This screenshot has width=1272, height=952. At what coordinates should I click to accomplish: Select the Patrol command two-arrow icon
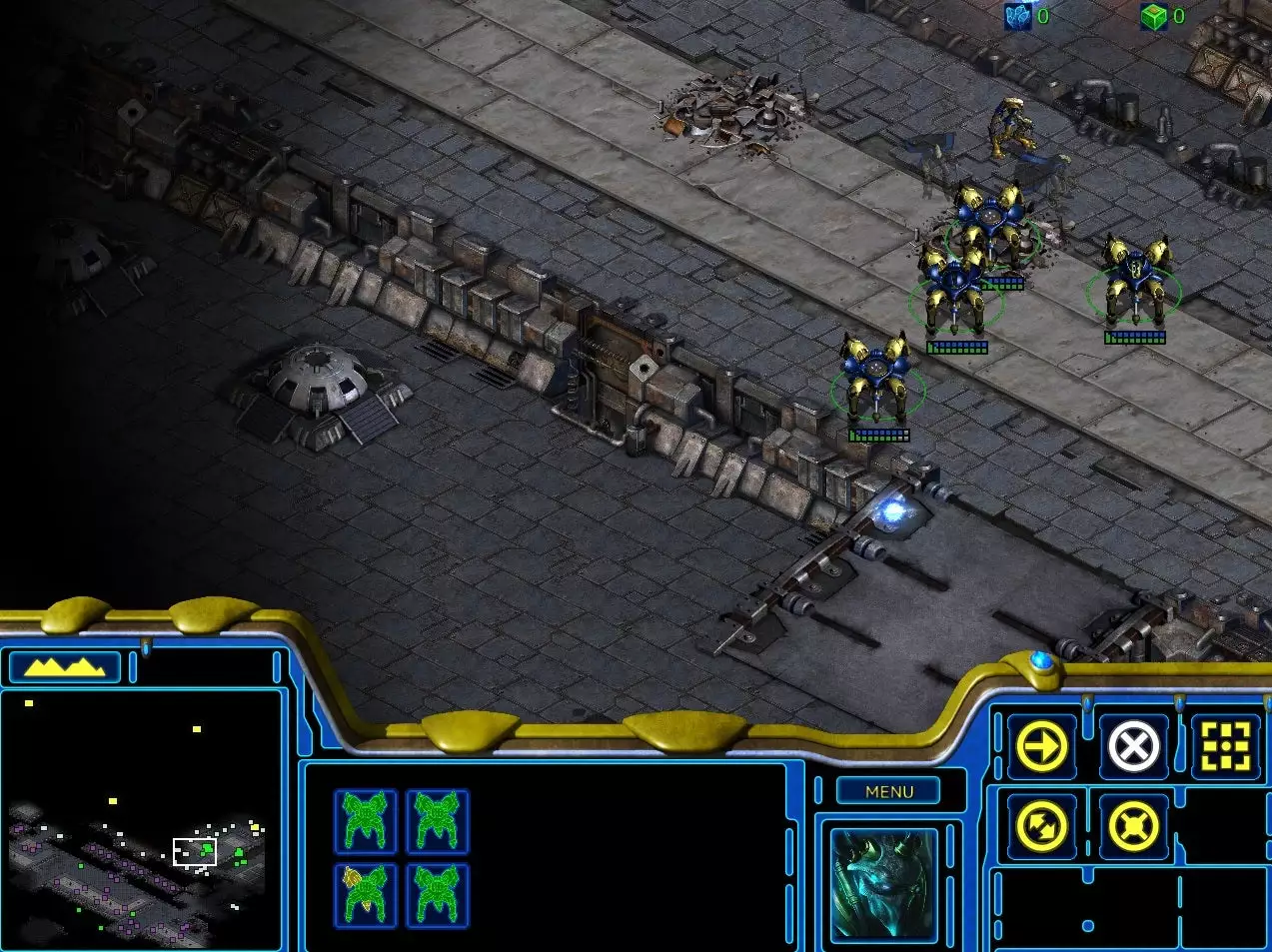coord(1041,827)
